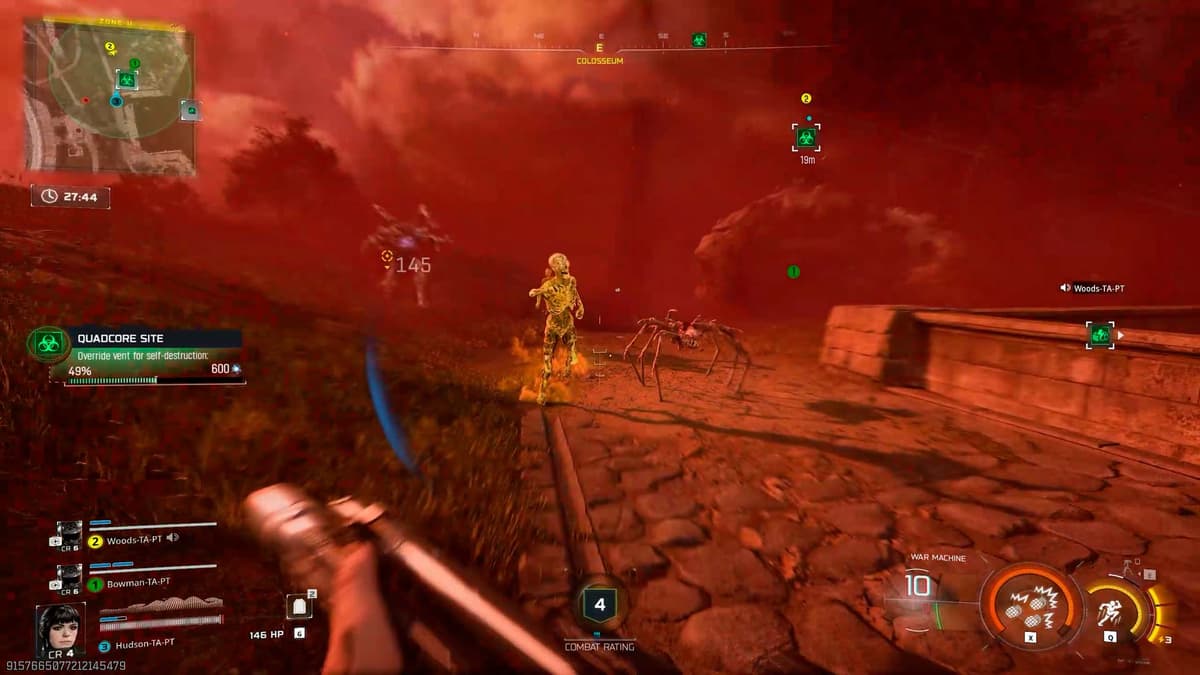The image size is (1200, 675).
Task: Use the armor plate item slot
Action: tap(298, 607)
